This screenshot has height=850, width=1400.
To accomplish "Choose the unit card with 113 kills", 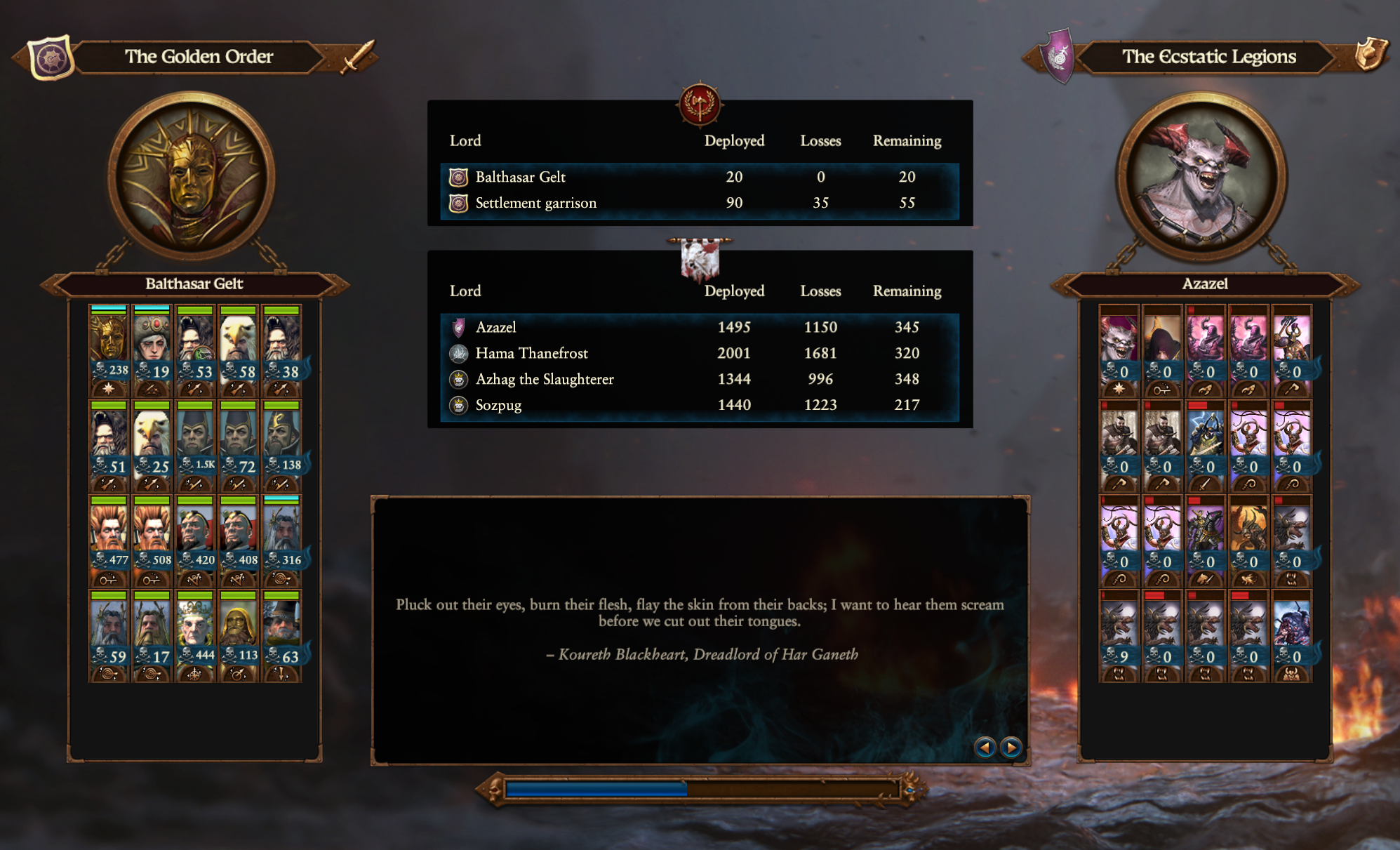I will coord(239,635).
